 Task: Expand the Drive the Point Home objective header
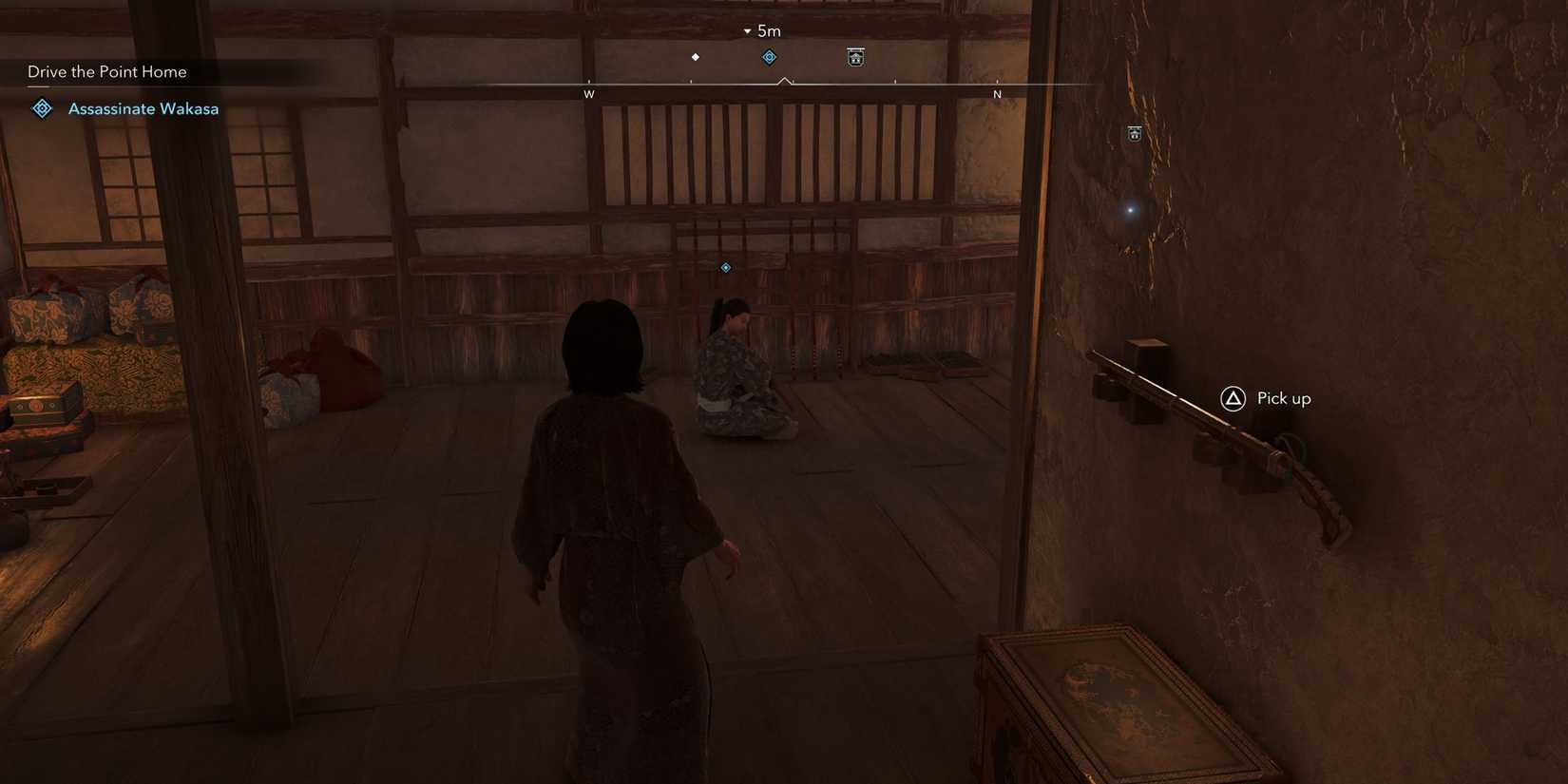pyautogui.click(x=106, y=71)
